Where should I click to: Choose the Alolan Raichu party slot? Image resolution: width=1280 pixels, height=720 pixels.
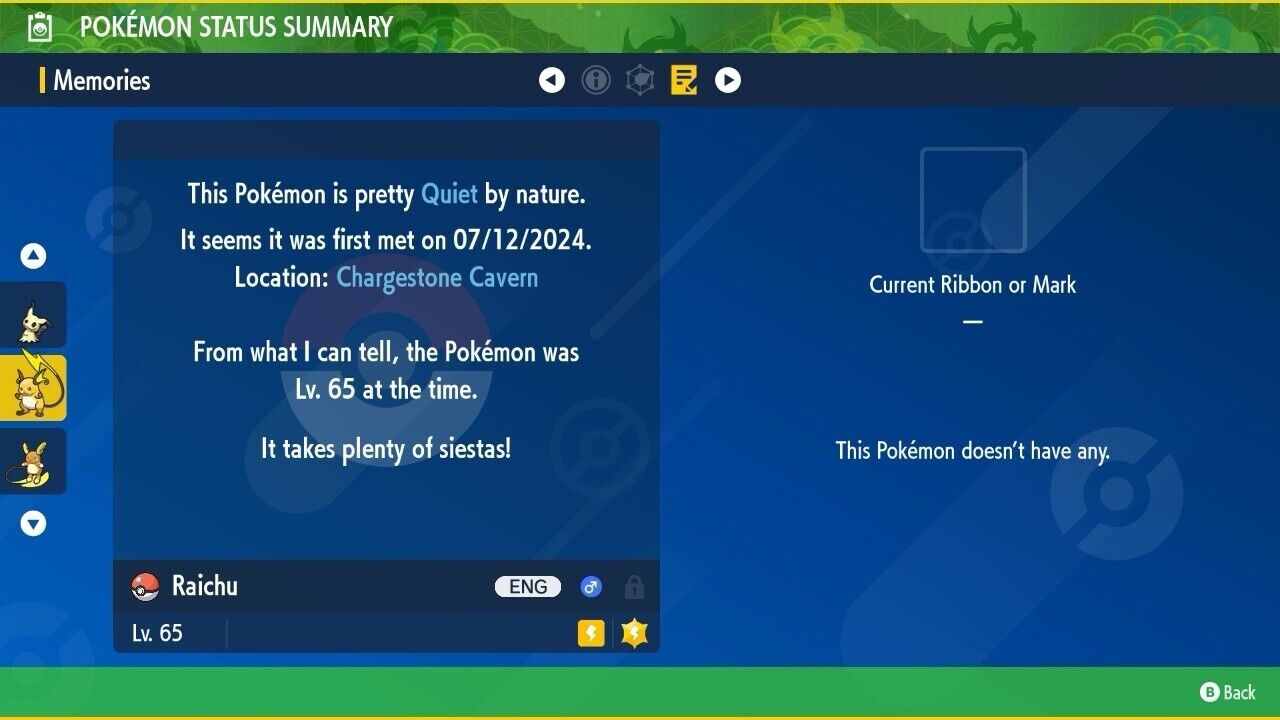click(x=33, y=461)
